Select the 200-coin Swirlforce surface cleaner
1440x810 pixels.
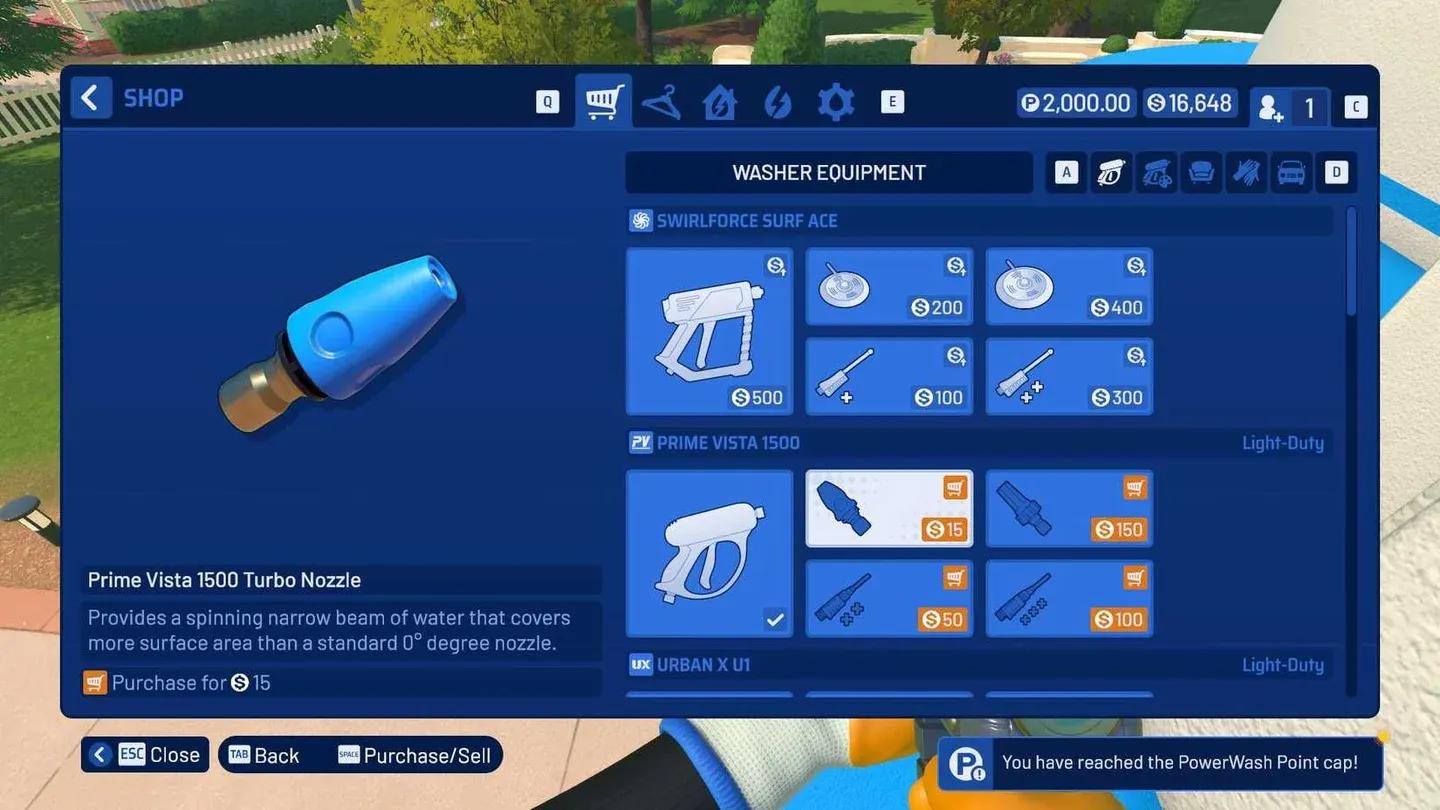[x=888, y=286]
